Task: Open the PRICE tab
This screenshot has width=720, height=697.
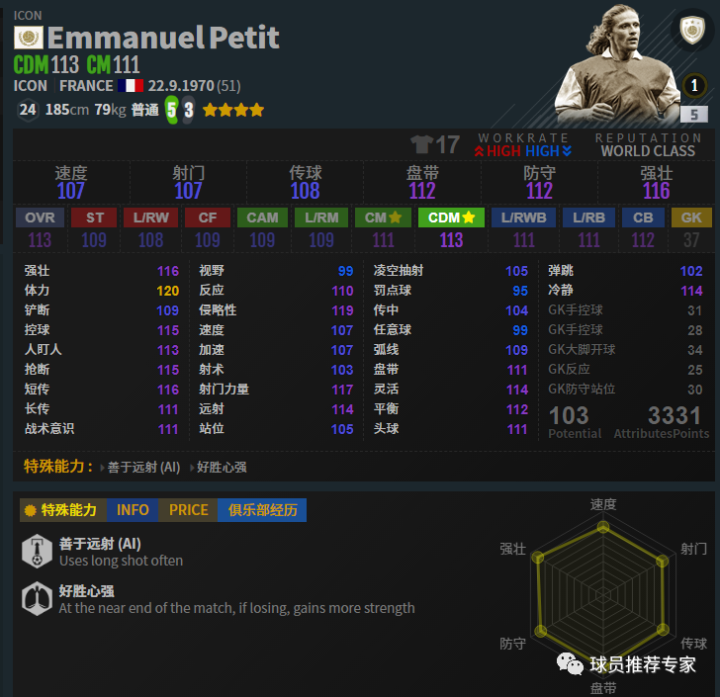Action: pos(188,510)
